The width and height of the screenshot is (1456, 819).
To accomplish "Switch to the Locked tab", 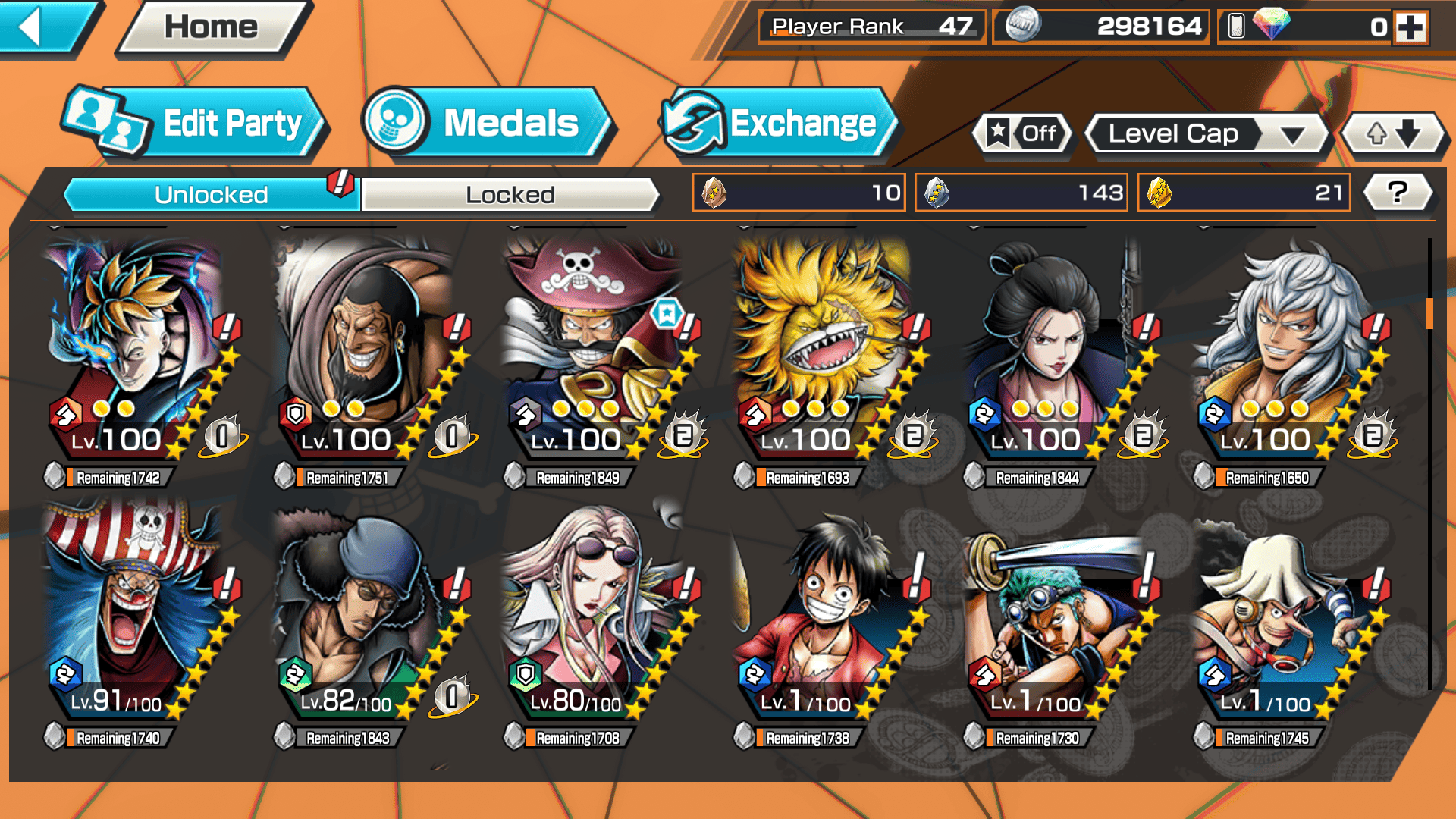I will pos(510,195).
